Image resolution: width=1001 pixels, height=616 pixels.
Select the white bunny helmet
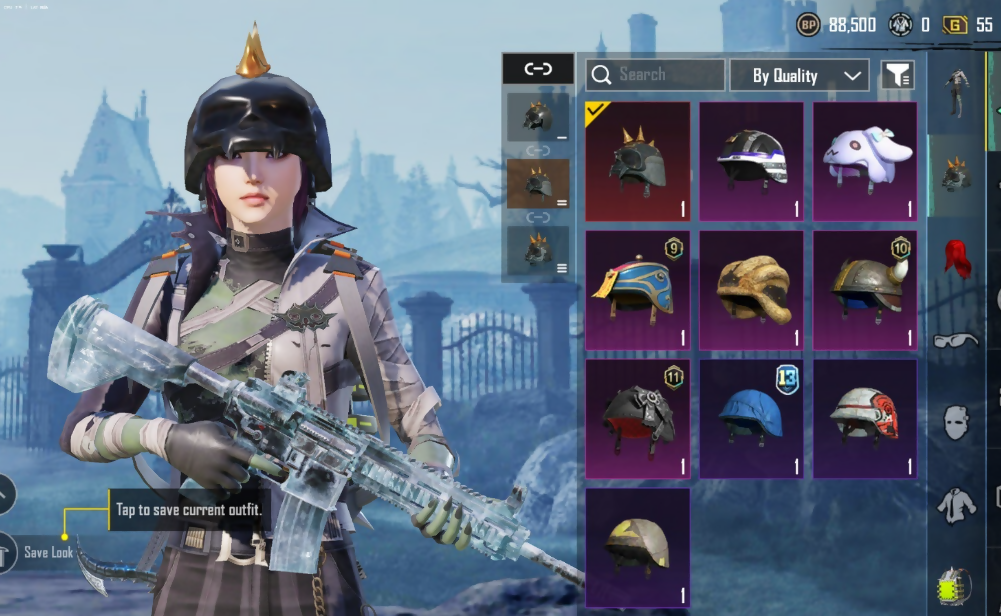pos(865,161)
